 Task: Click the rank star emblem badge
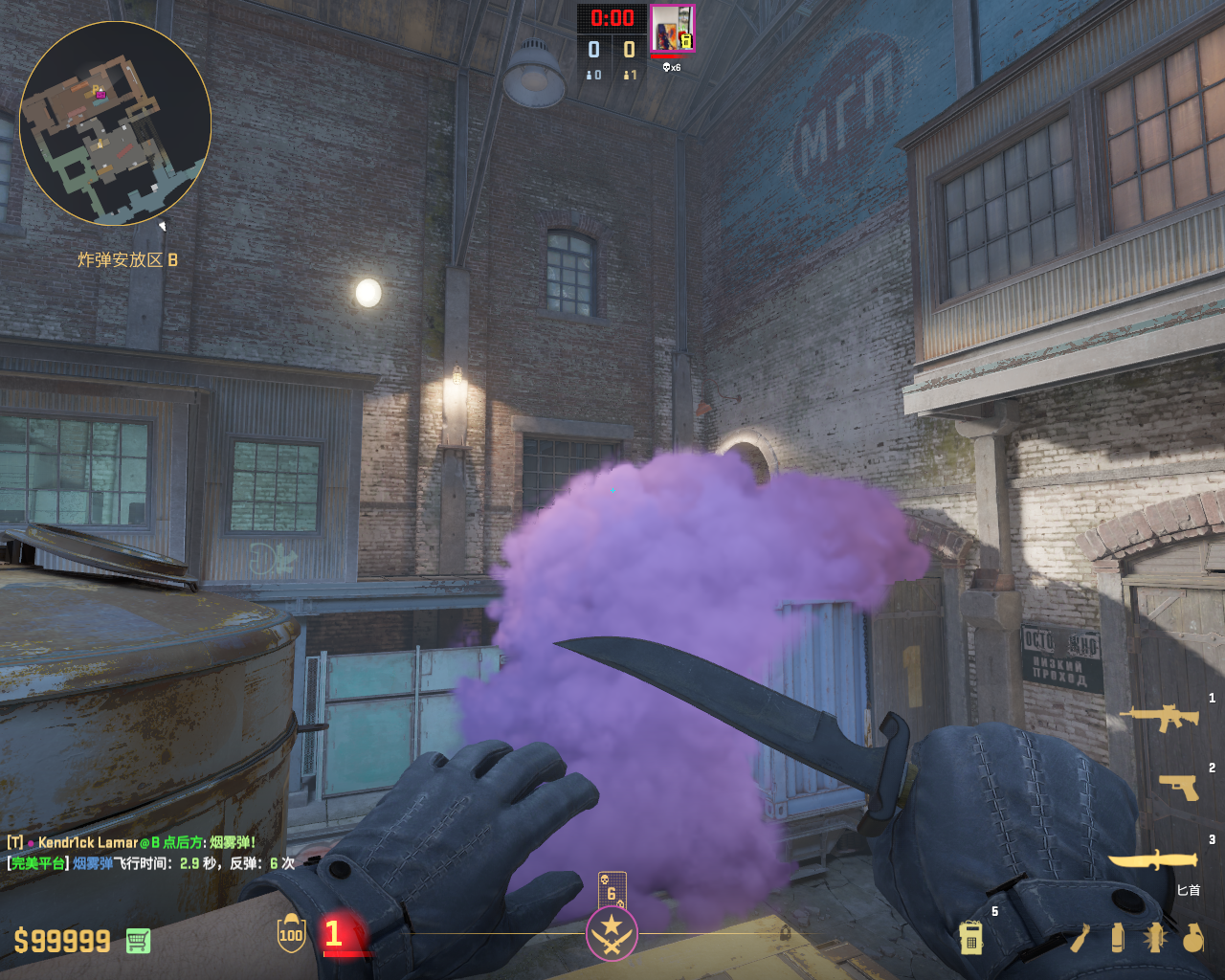tap(612, 933)
